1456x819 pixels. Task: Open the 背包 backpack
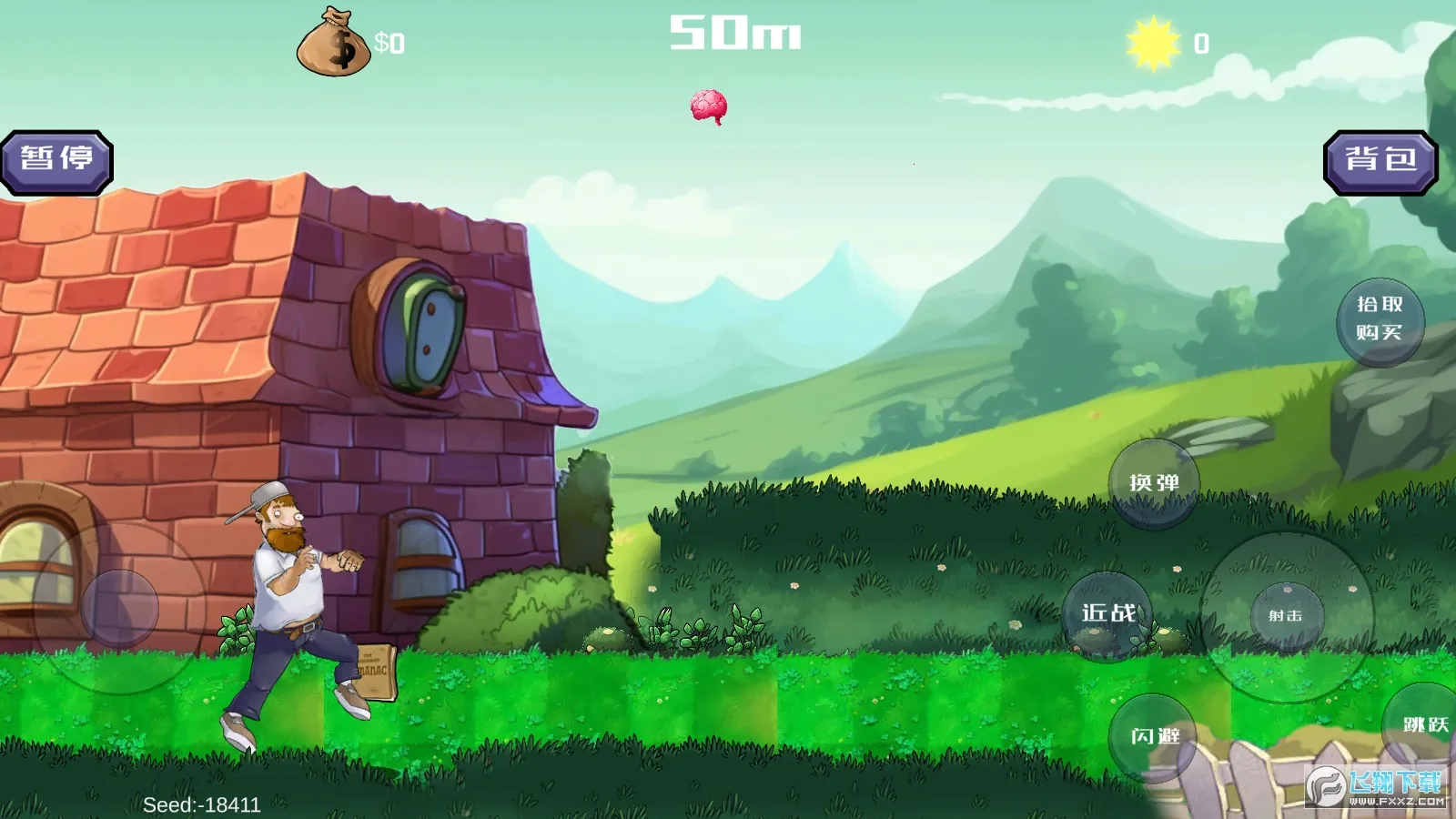1380,162
